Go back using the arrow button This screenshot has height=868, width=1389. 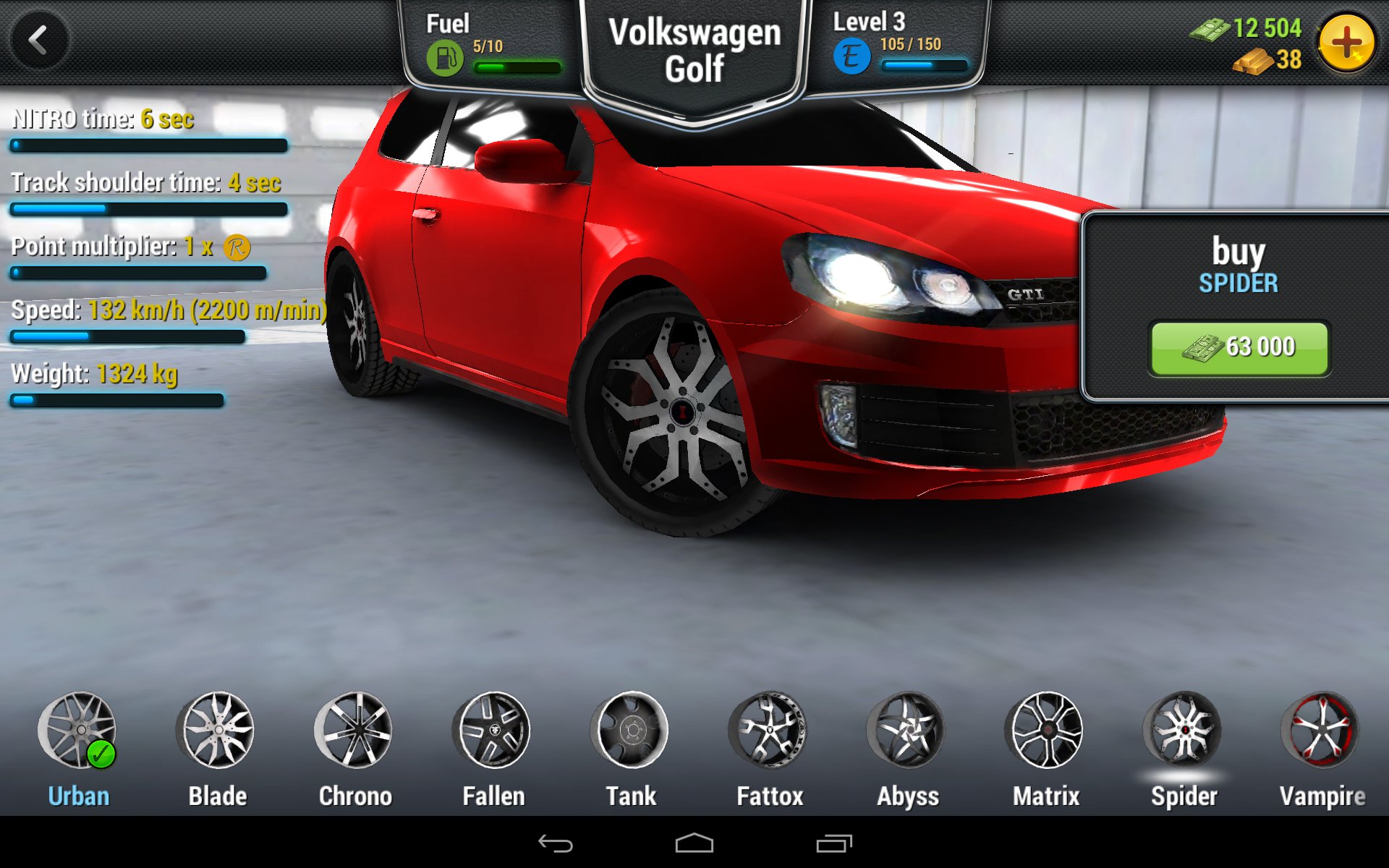[39, 41]
